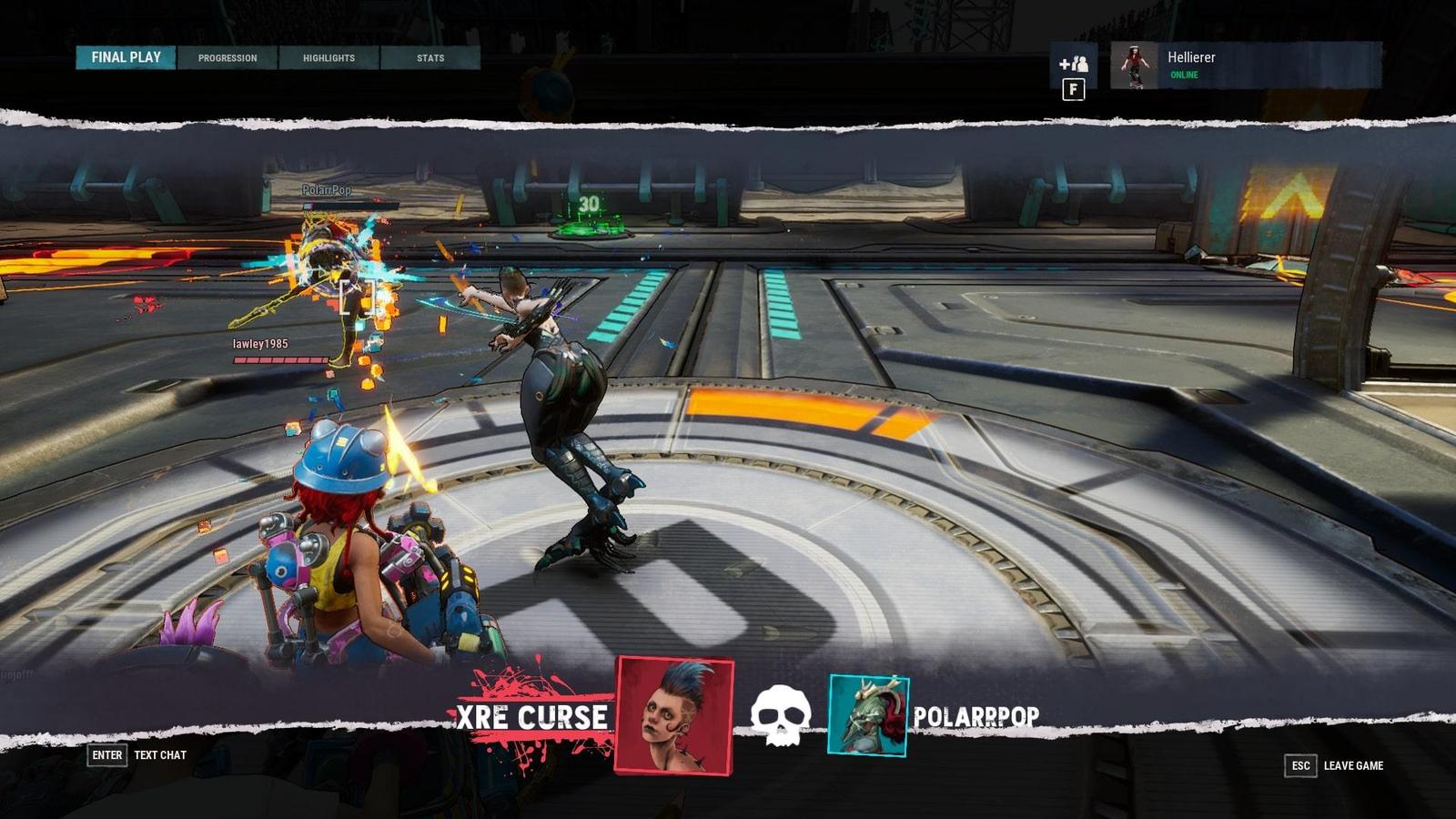Switch to the Progression tab

pos(227,58)
